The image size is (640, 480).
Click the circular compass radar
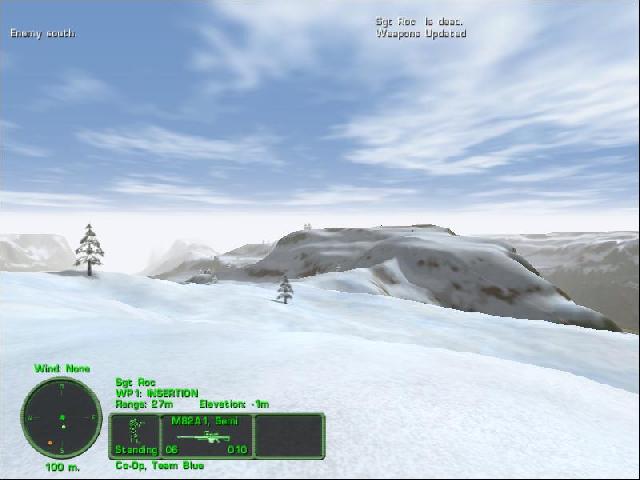coord(61,417)
